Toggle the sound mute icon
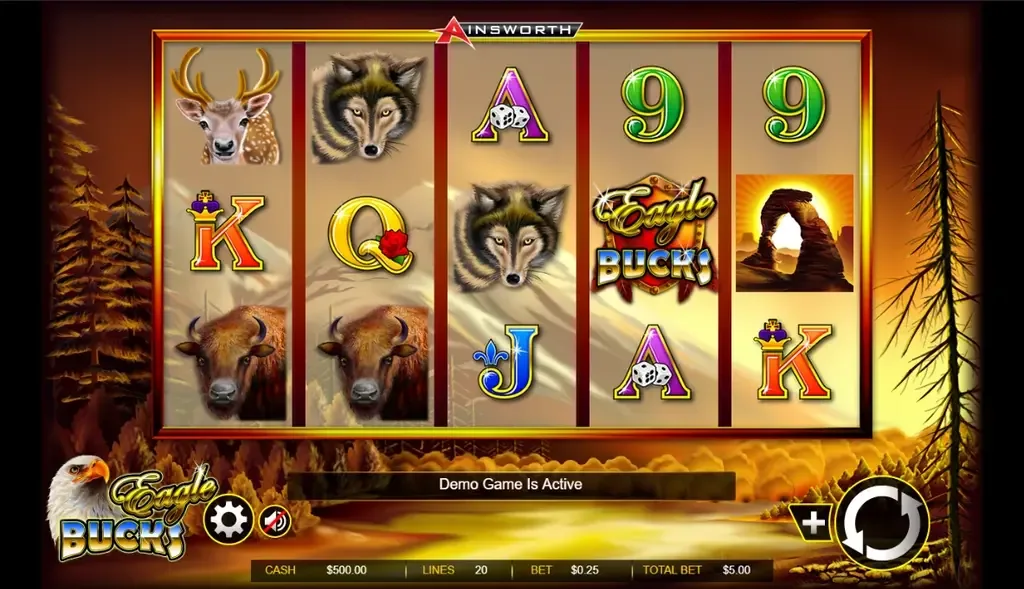Screen dimensions: 1024x589 (275, 521)
